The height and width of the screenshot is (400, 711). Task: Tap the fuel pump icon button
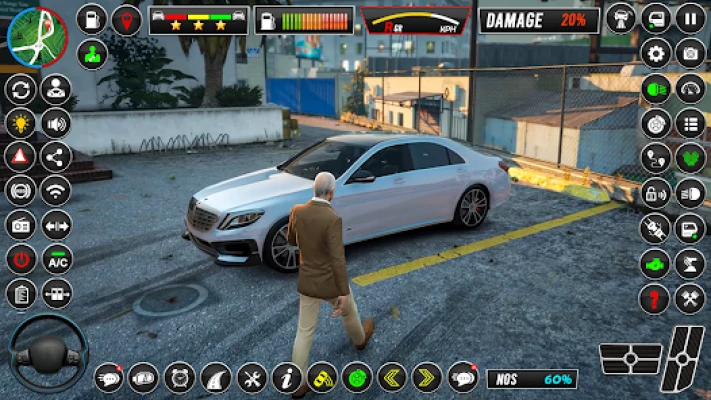pos(92,19)
